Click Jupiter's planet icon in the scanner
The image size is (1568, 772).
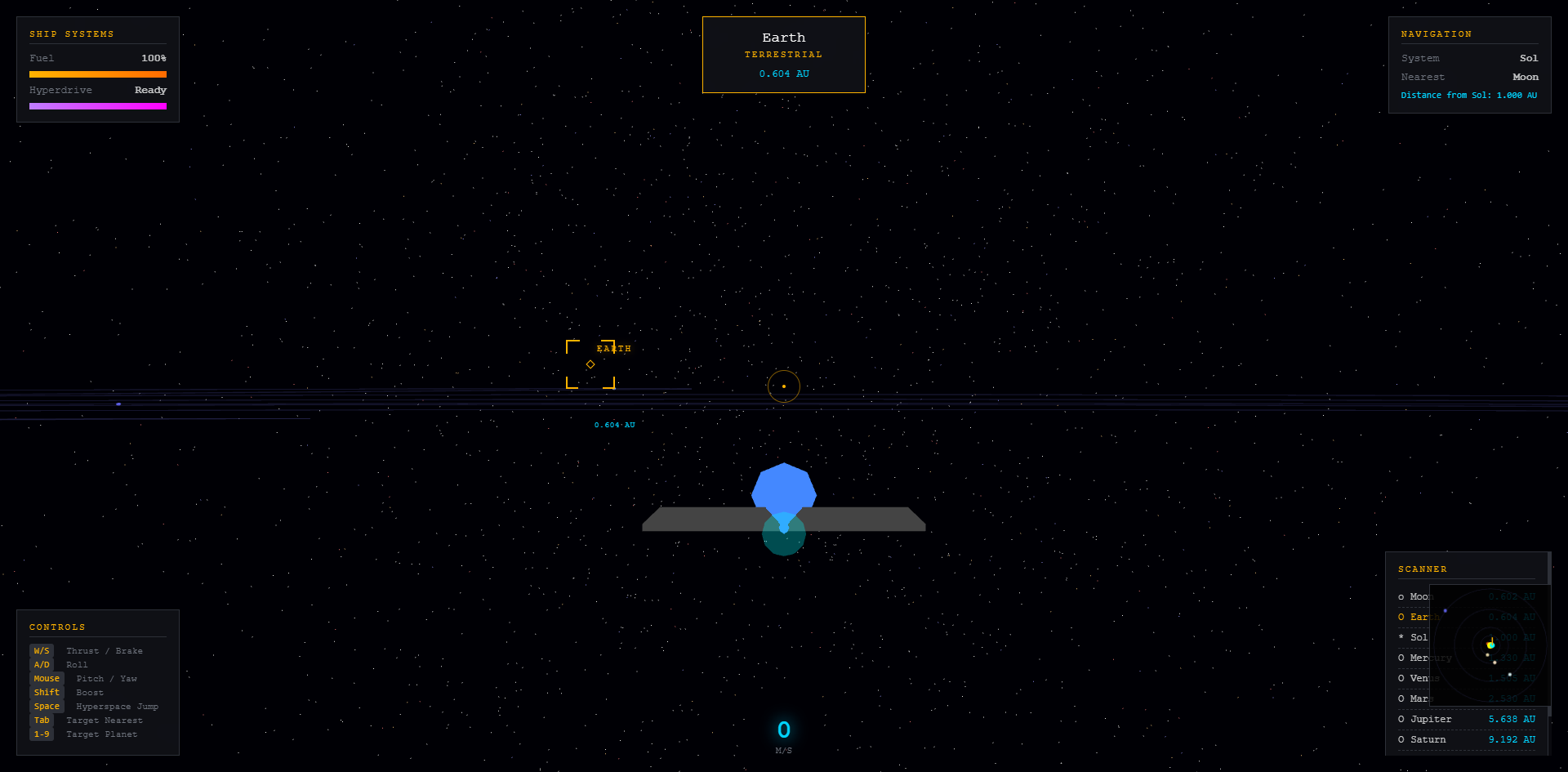[1401, 719]
